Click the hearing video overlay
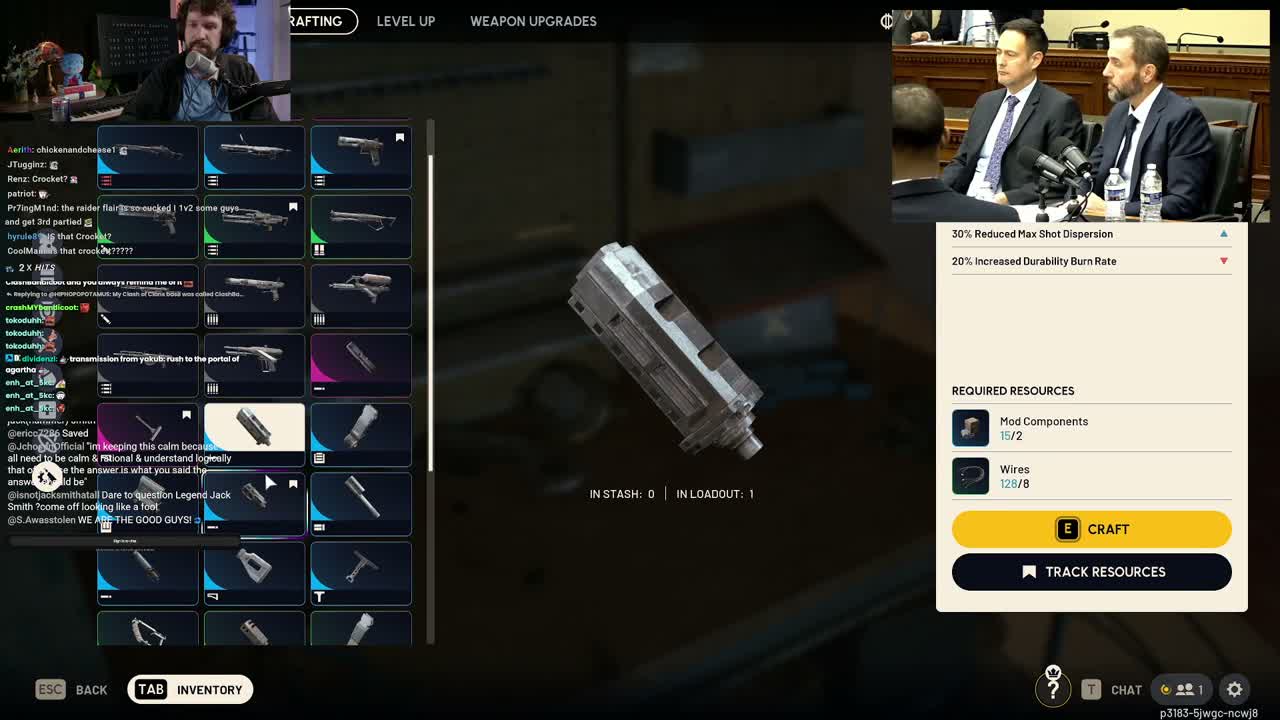This screenshot has width=1280, height=720. coord(1080,115)
